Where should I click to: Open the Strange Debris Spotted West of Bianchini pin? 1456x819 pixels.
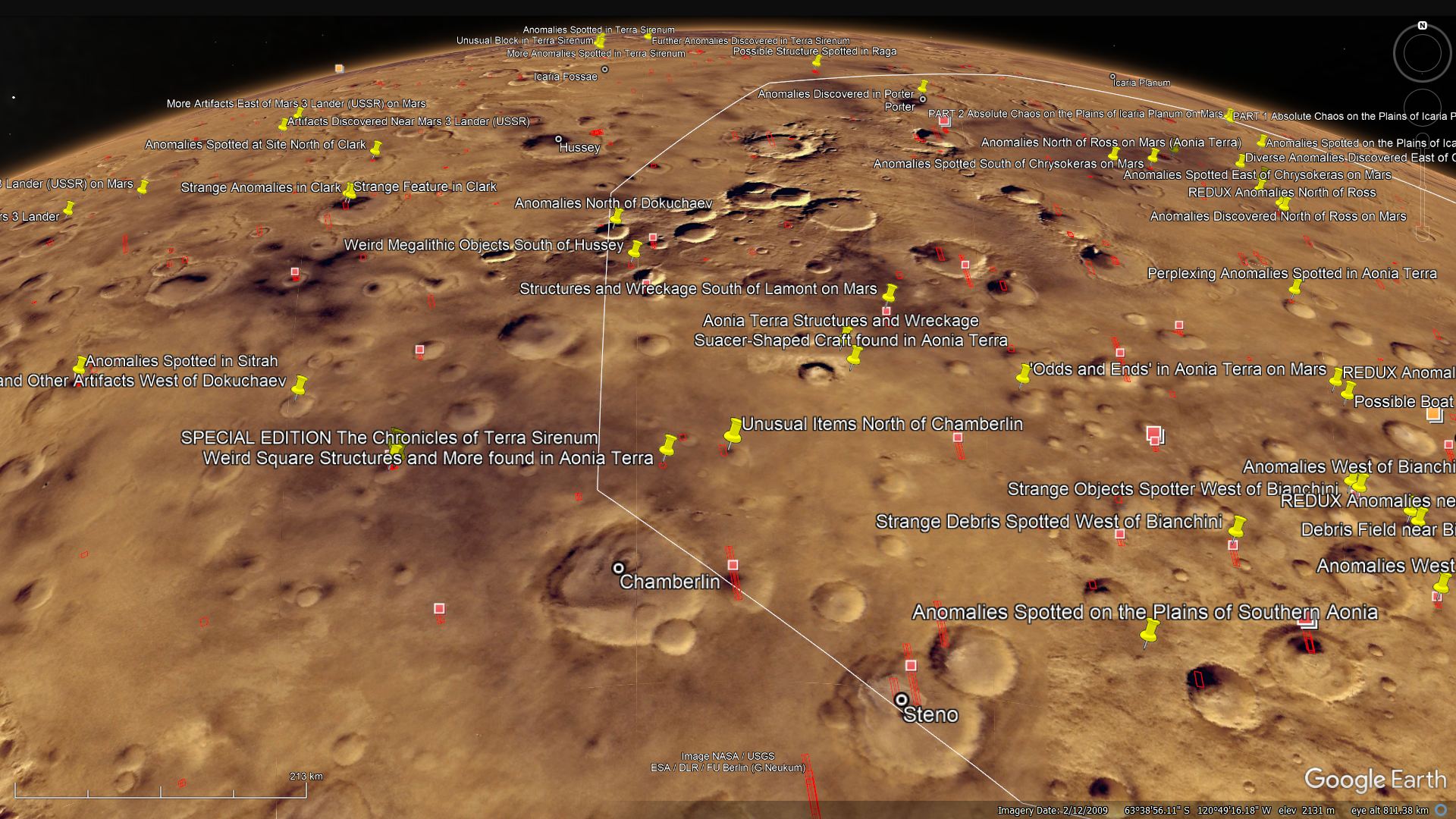[x=1237, y=526]
